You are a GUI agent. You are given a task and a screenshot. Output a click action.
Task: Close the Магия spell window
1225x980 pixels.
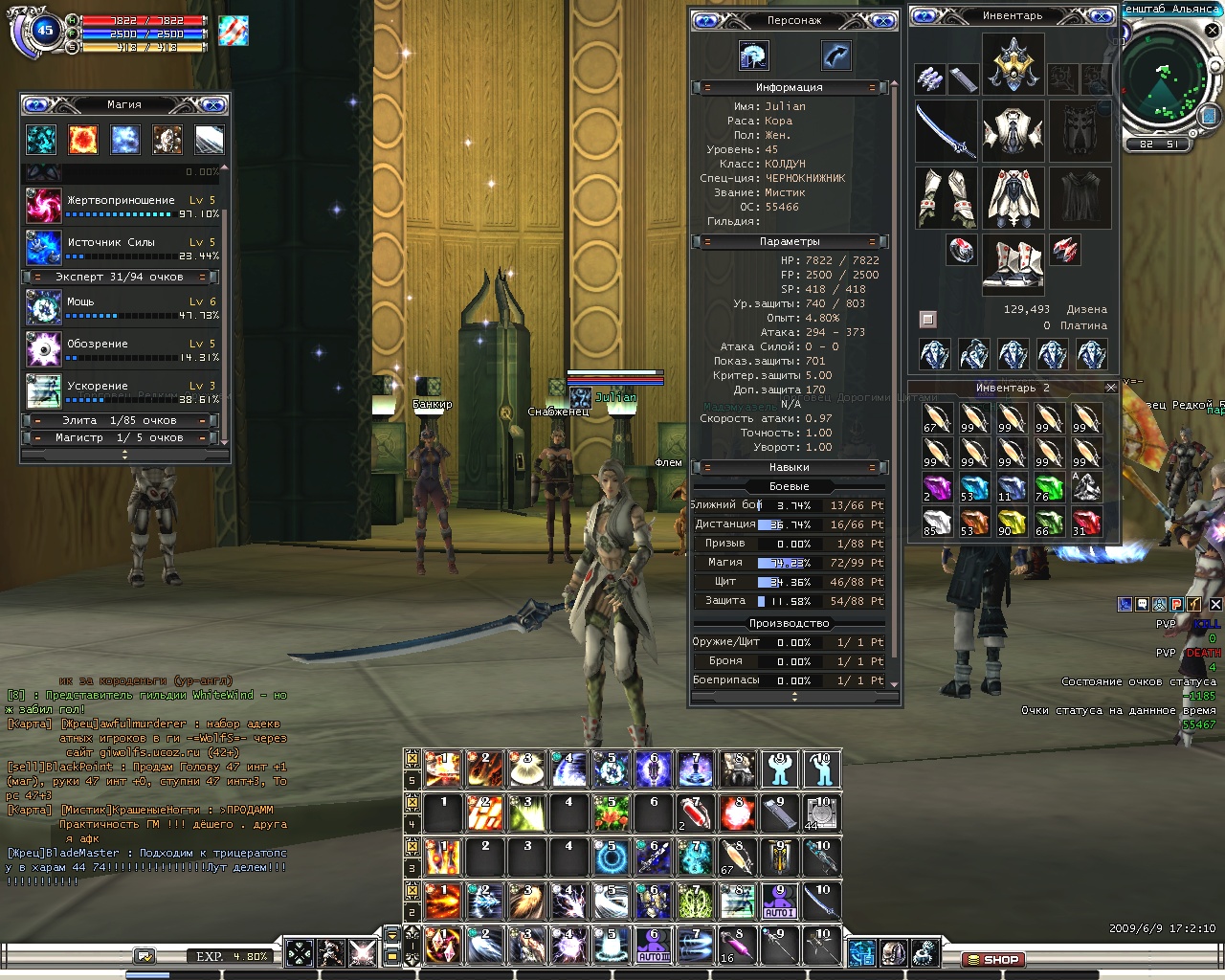click(214, 104)
